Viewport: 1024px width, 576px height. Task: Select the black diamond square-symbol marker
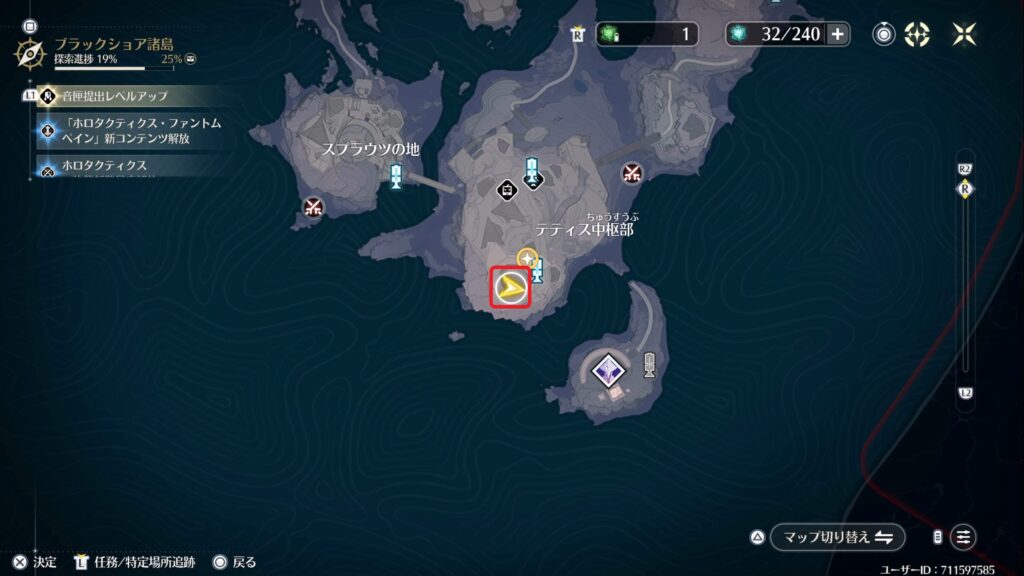[508, 188]
